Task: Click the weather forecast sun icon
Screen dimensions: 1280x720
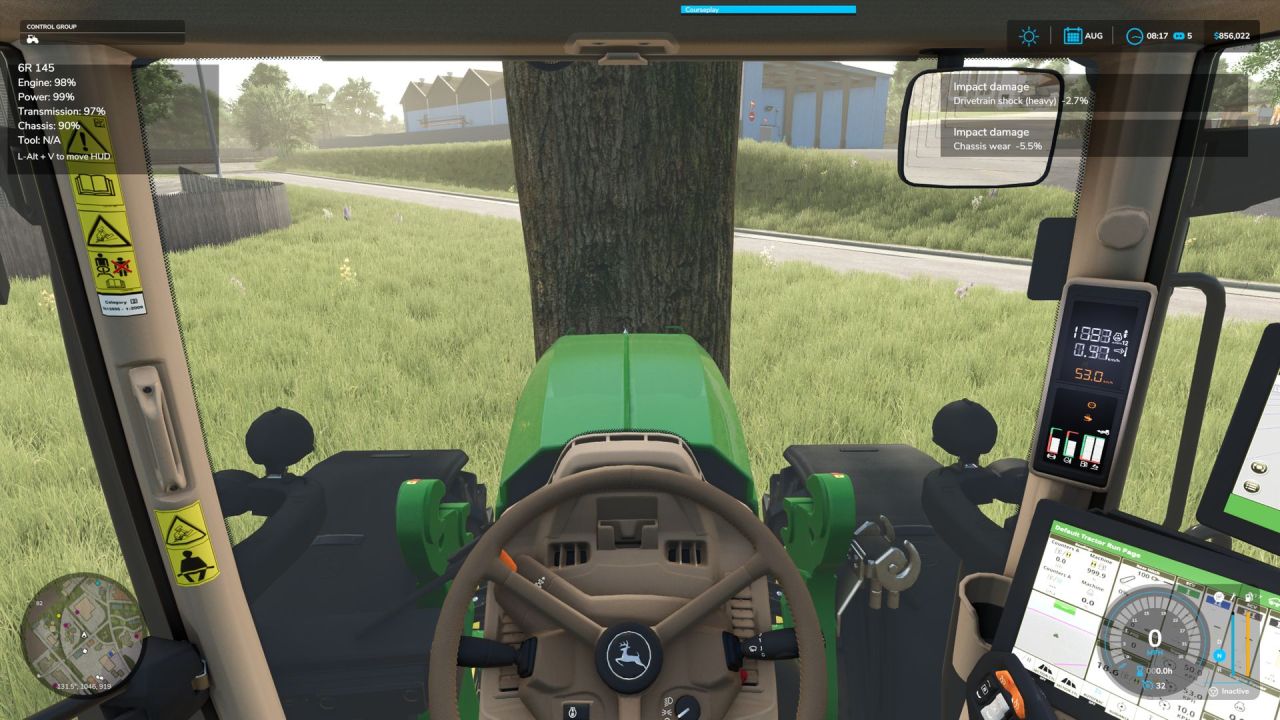Action: [x=1028, y=36]
